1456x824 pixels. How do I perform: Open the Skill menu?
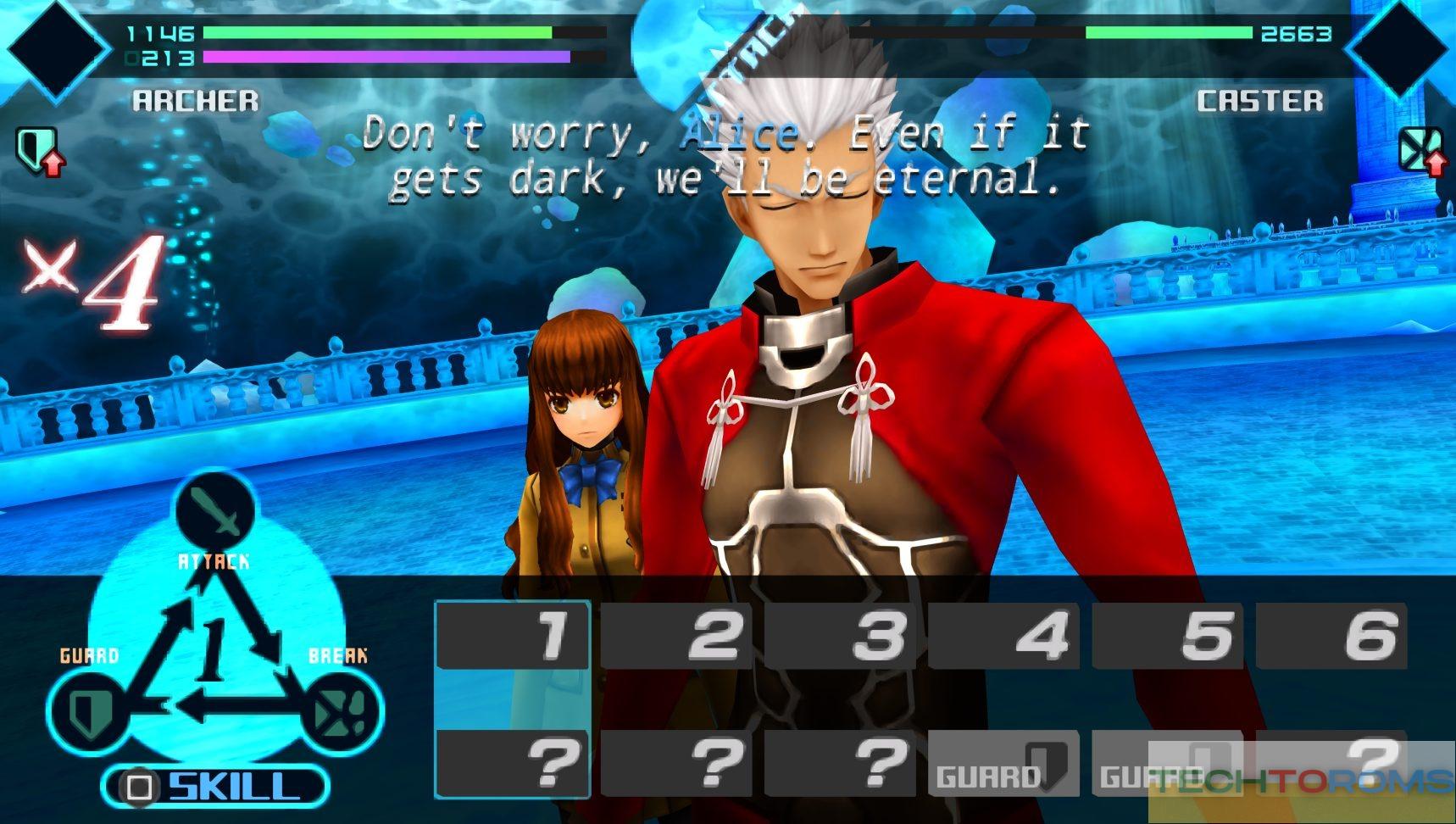coord(215,786)
